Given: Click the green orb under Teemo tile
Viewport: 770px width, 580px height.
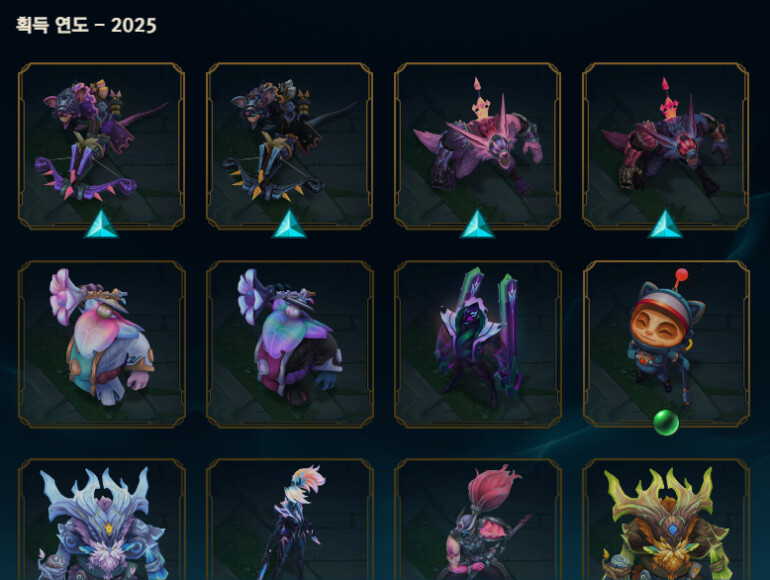Looking at the screenshot, I should click(666, 423).
